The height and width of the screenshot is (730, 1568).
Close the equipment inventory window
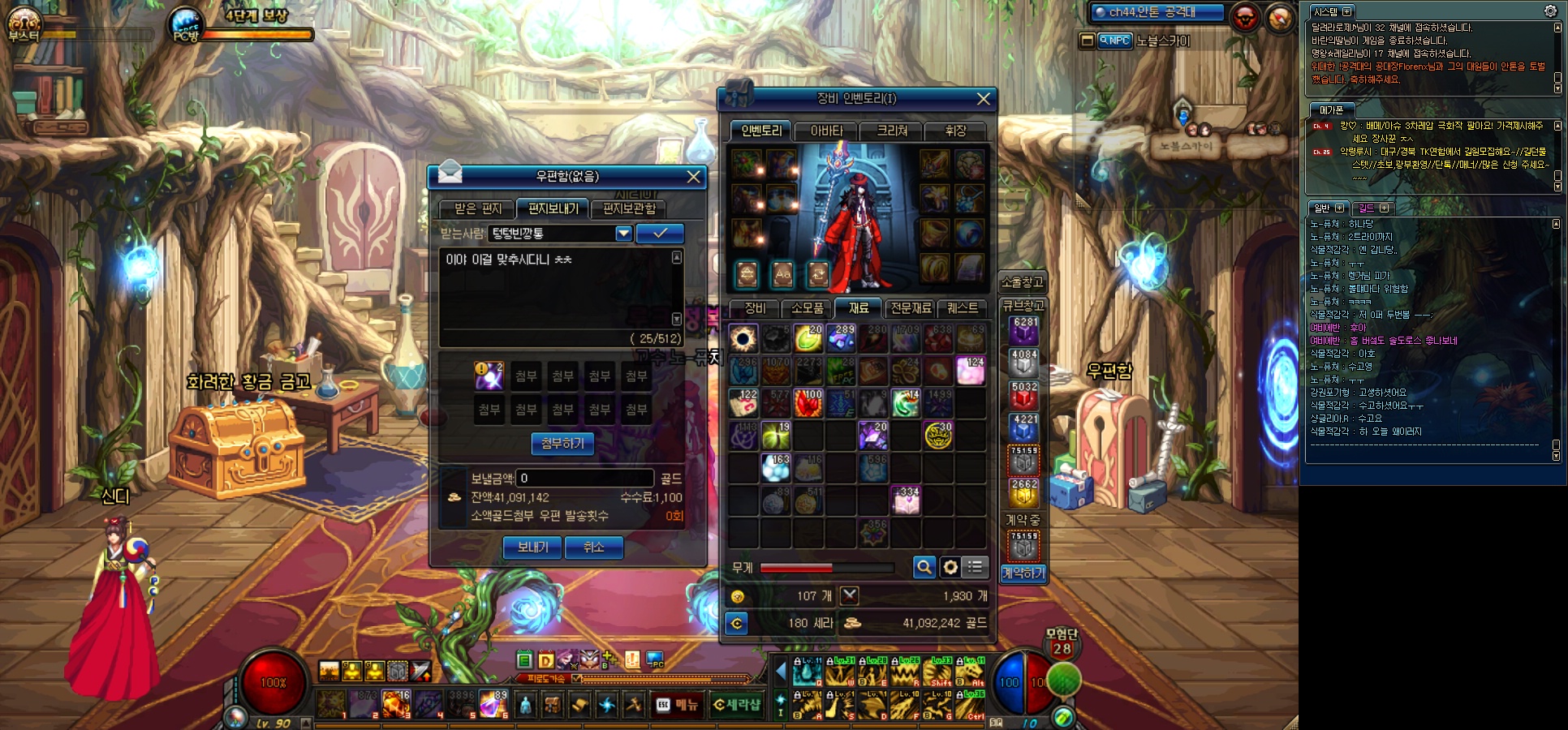pos(984,99)
